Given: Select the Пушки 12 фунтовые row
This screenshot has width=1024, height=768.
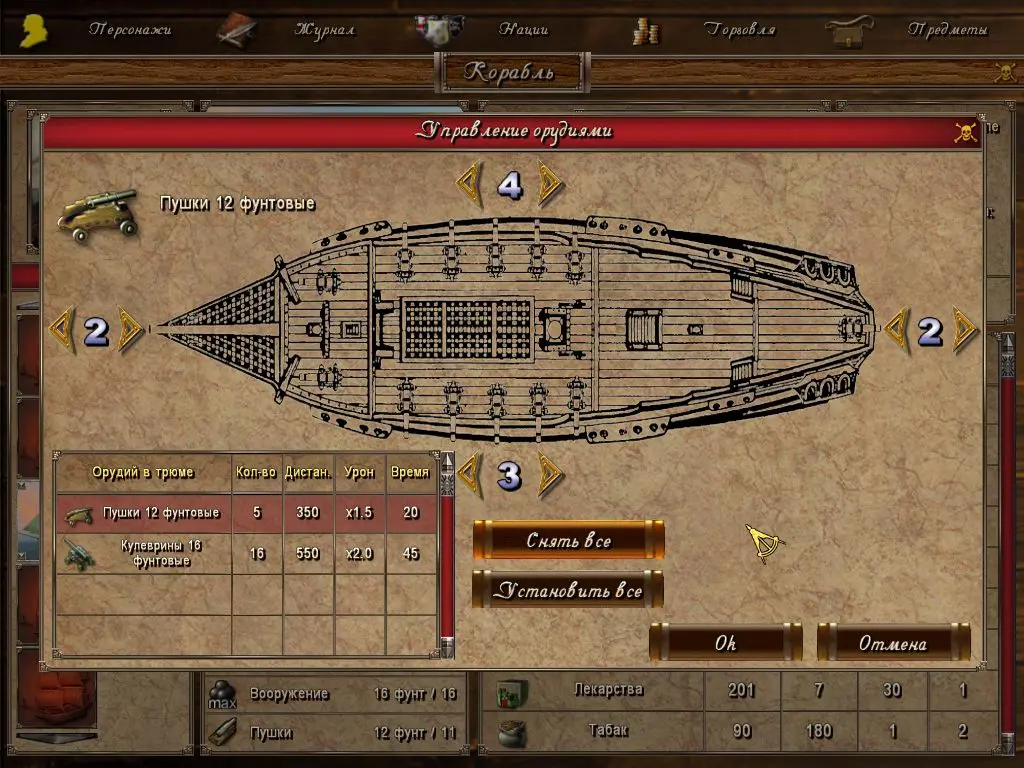Looking at the screenshot, I should point(245,513).
